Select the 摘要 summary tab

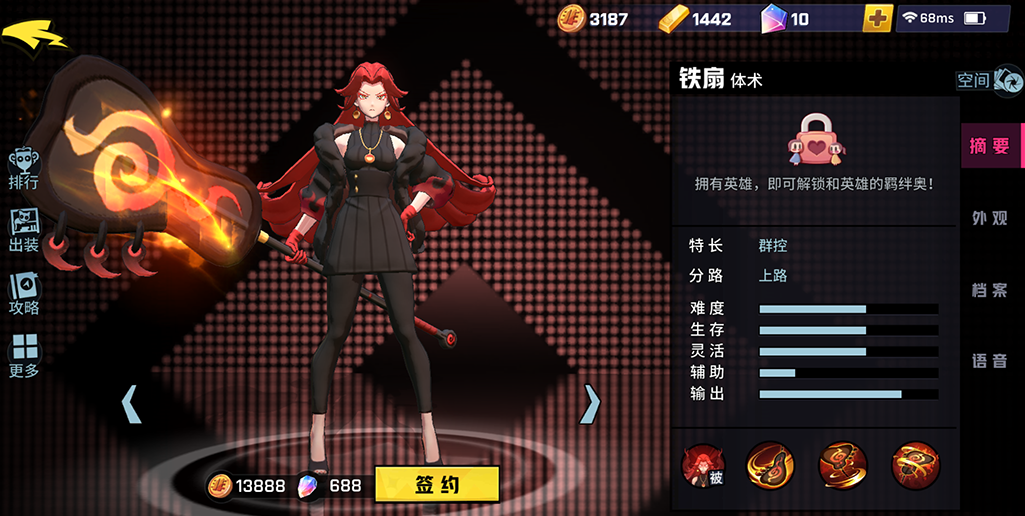[x=990, y=146]
